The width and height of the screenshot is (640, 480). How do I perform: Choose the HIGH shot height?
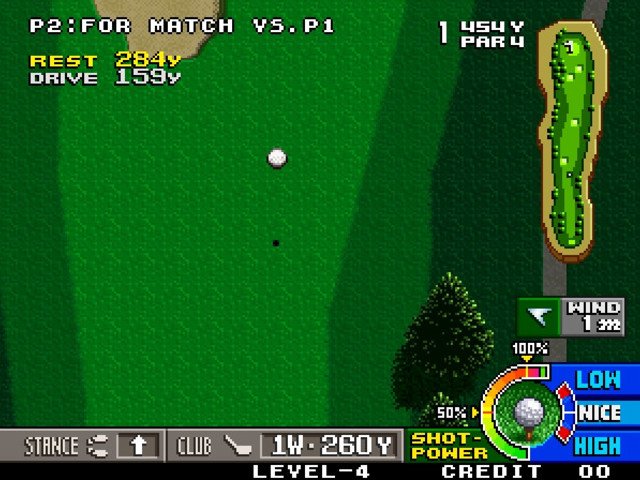(598, 445)
